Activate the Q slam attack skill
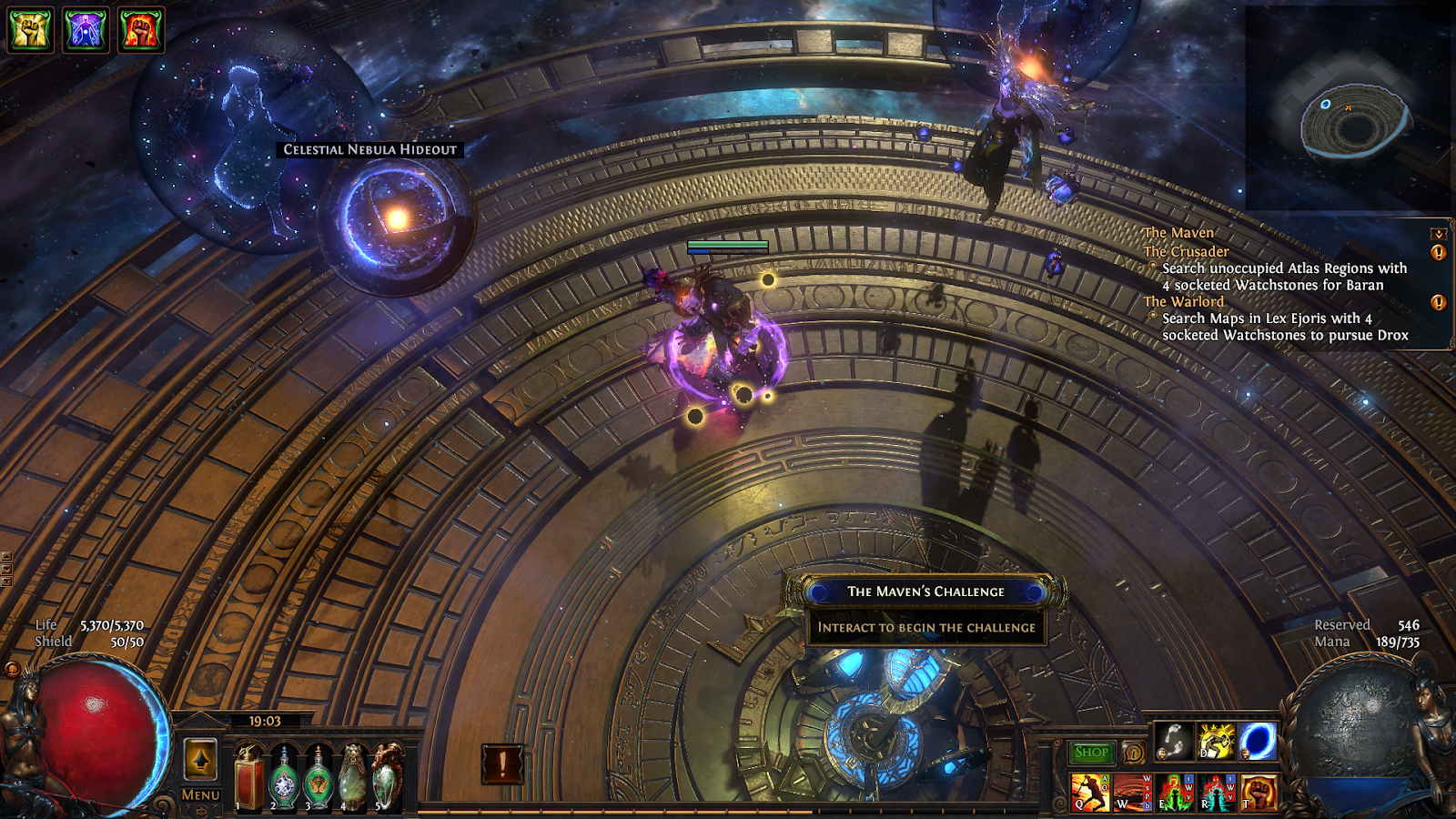The image size is (1456, 819). point(1089,792)
